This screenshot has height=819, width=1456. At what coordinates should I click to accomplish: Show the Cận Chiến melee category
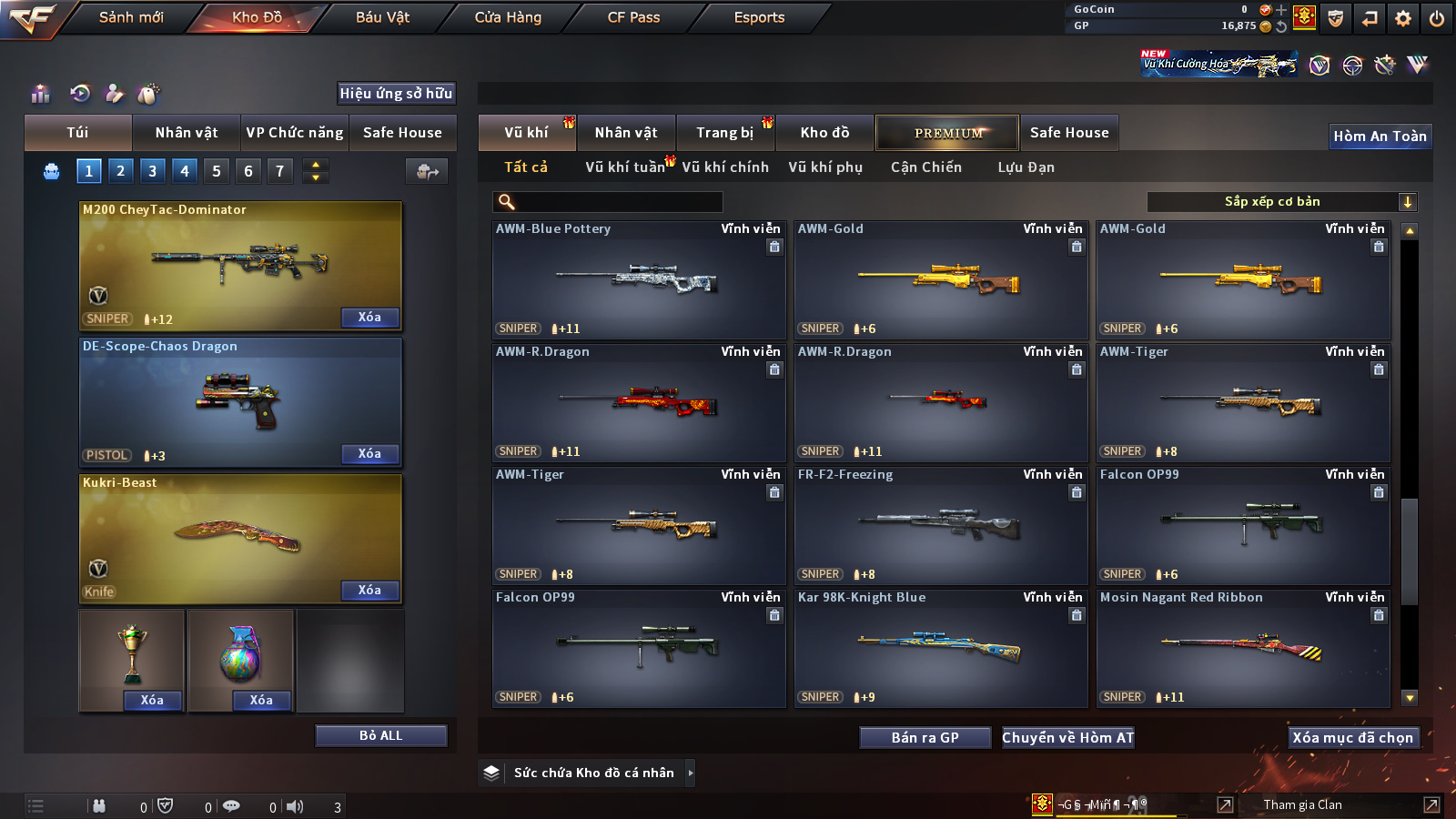[x=925, y=167]
